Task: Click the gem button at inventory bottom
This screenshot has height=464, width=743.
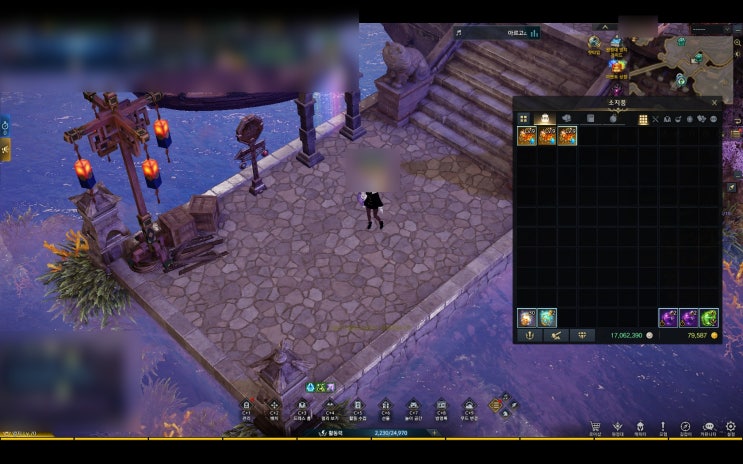Action: tap(582, 336)
